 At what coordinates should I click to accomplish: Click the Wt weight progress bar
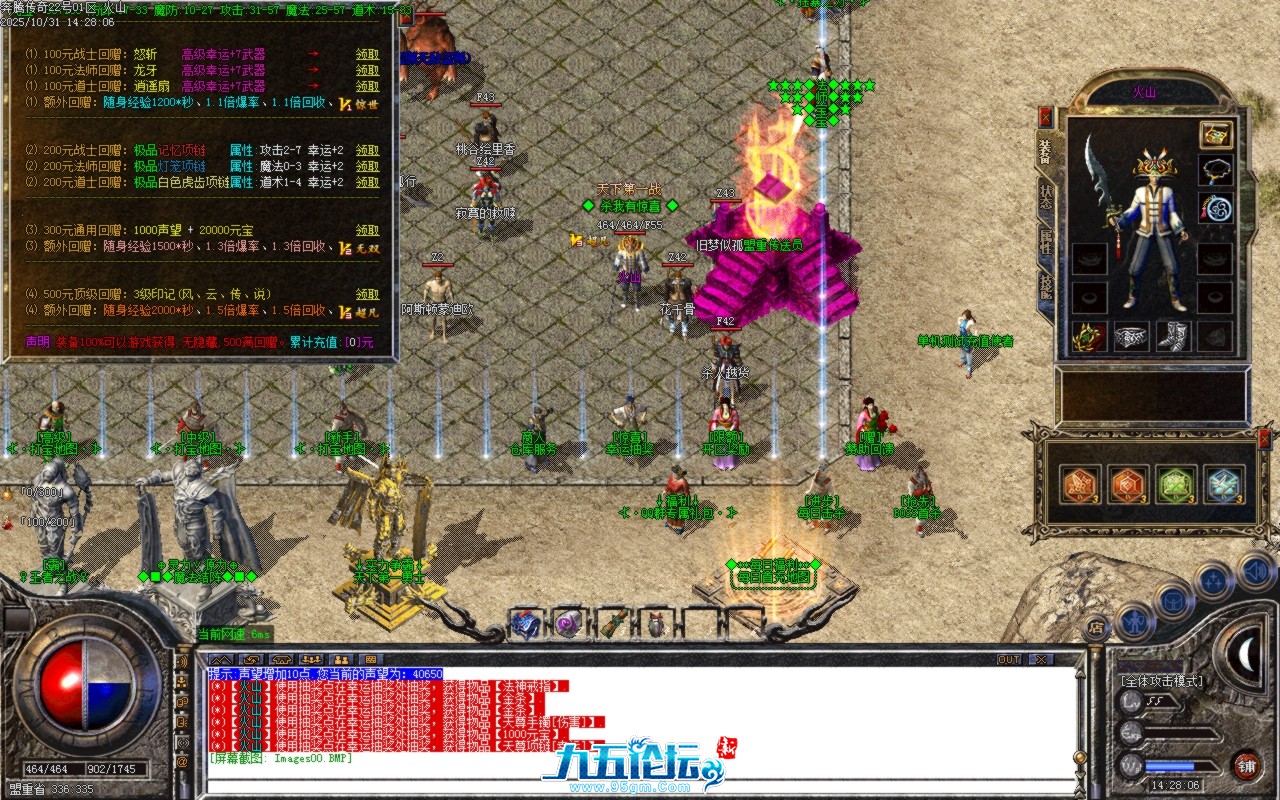click(1174, 764)
